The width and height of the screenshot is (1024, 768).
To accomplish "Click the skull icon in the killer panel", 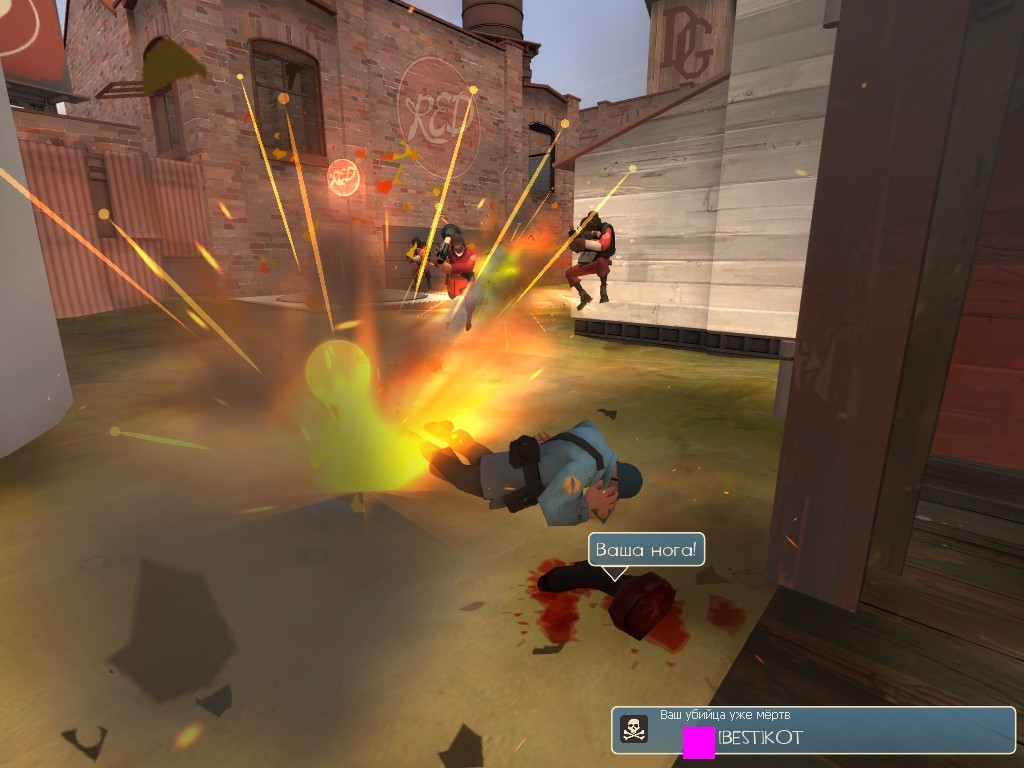I will (x=634, y=730).
